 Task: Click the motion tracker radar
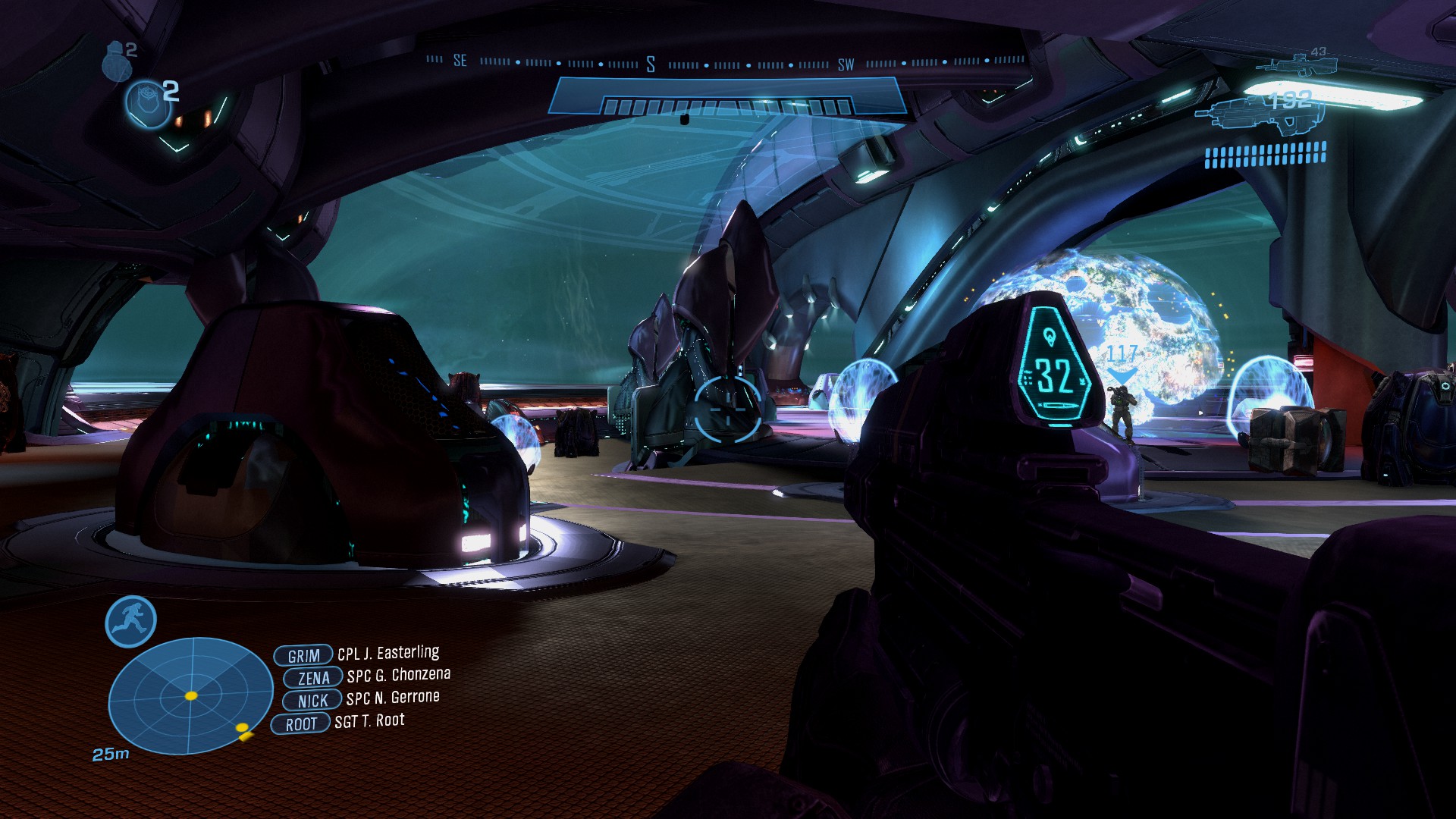(190, 695)
